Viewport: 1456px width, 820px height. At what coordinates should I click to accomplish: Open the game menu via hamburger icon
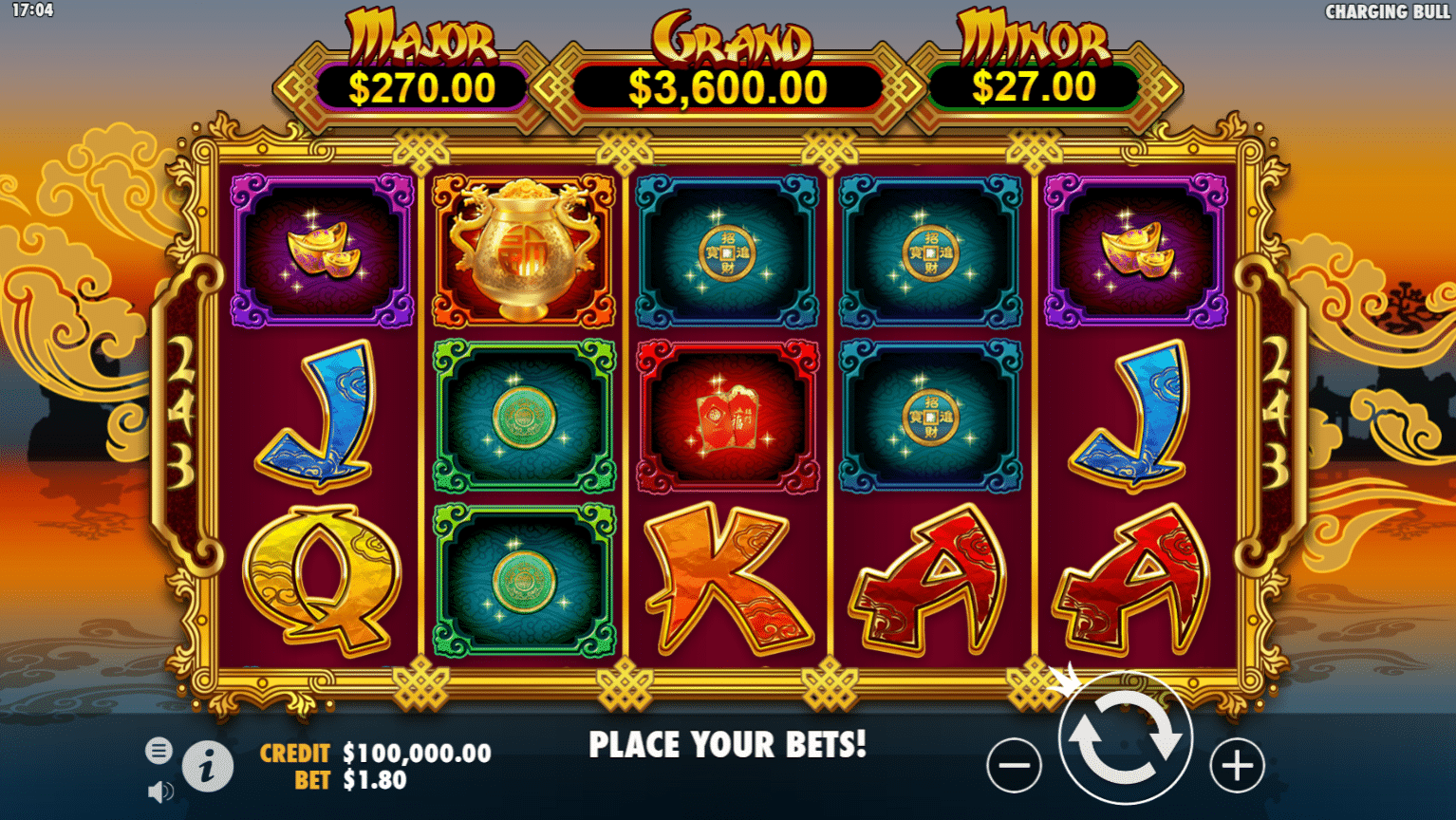tap(158, 750)
